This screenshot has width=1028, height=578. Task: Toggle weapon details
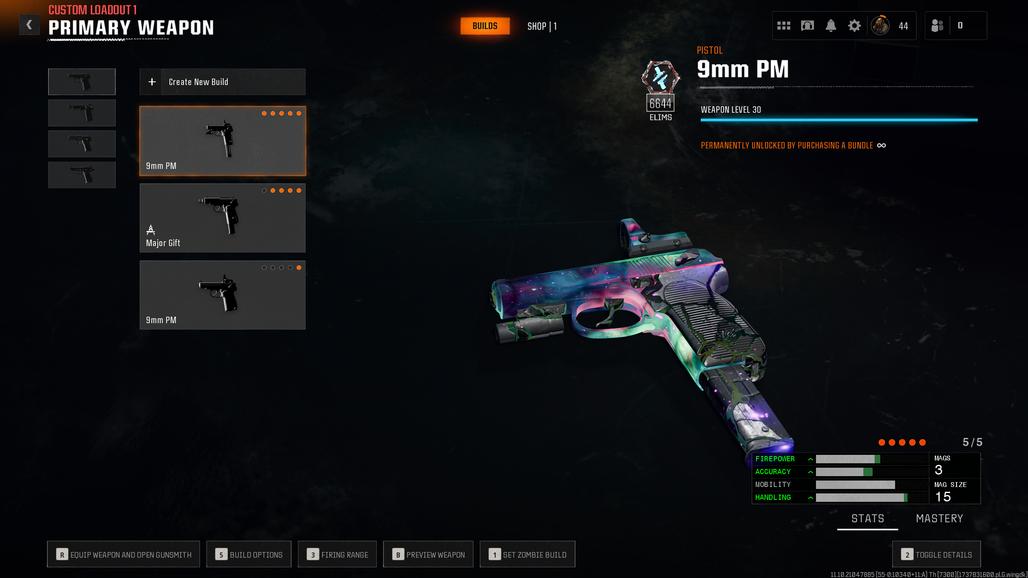pyautogui.click(x=936, y=554)
